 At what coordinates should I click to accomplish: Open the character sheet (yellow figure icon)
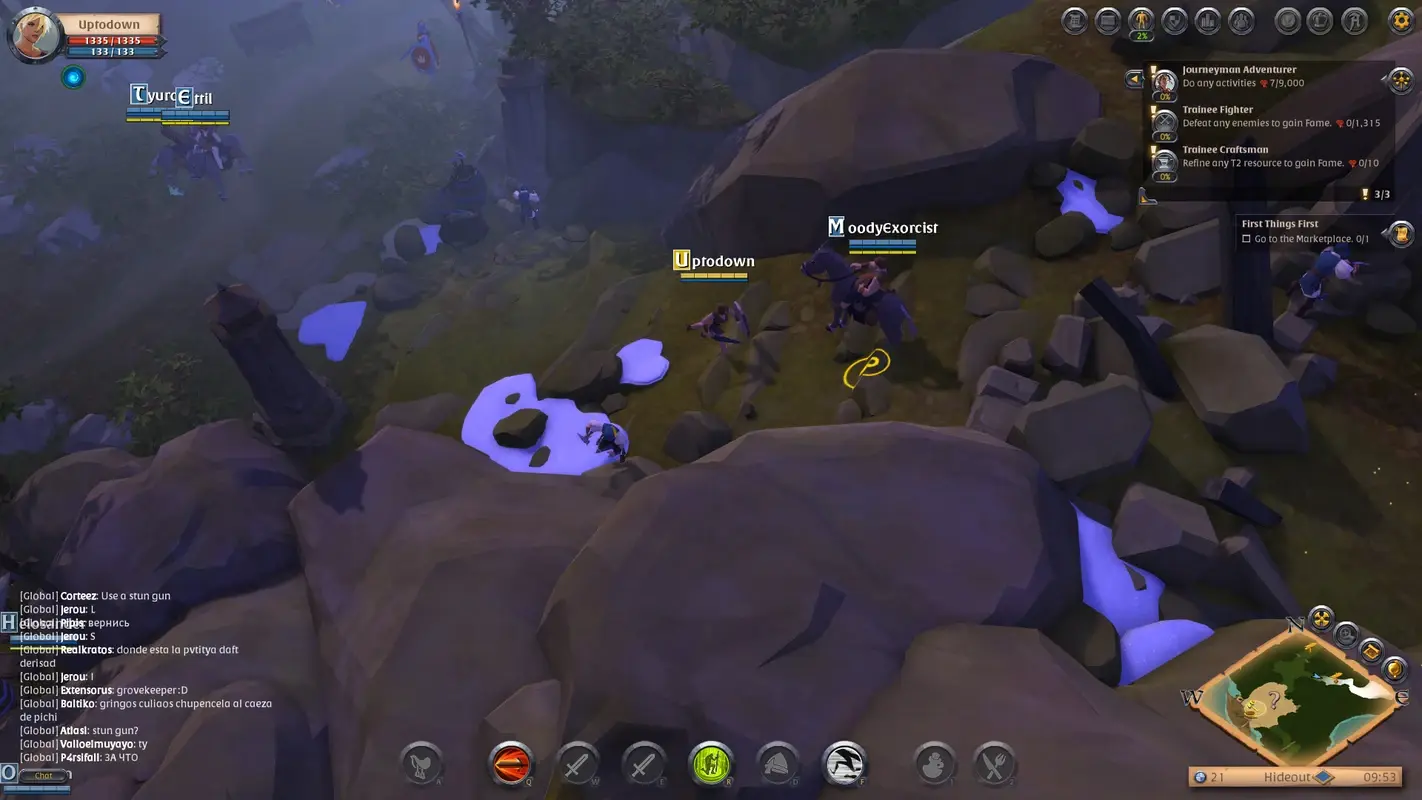(1141, 20)
